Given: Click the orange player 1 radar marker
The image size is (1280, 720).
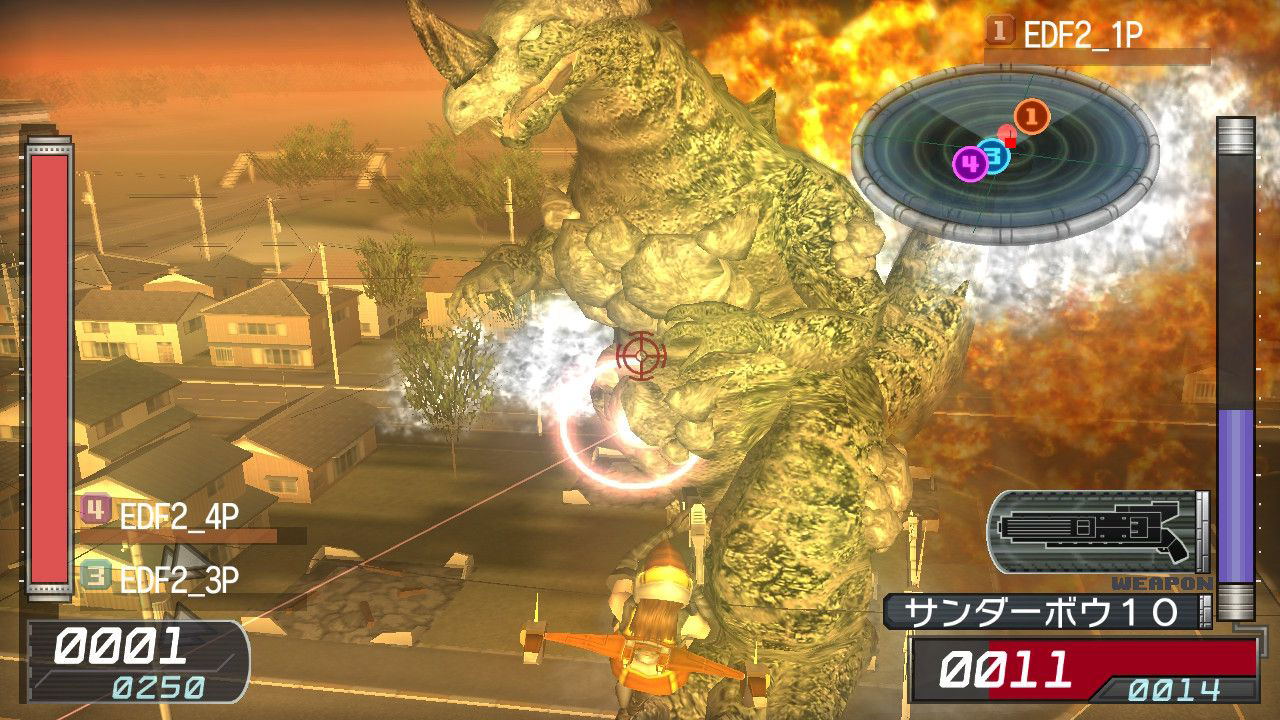Looking at the screenshot, I should point(1031,117).
